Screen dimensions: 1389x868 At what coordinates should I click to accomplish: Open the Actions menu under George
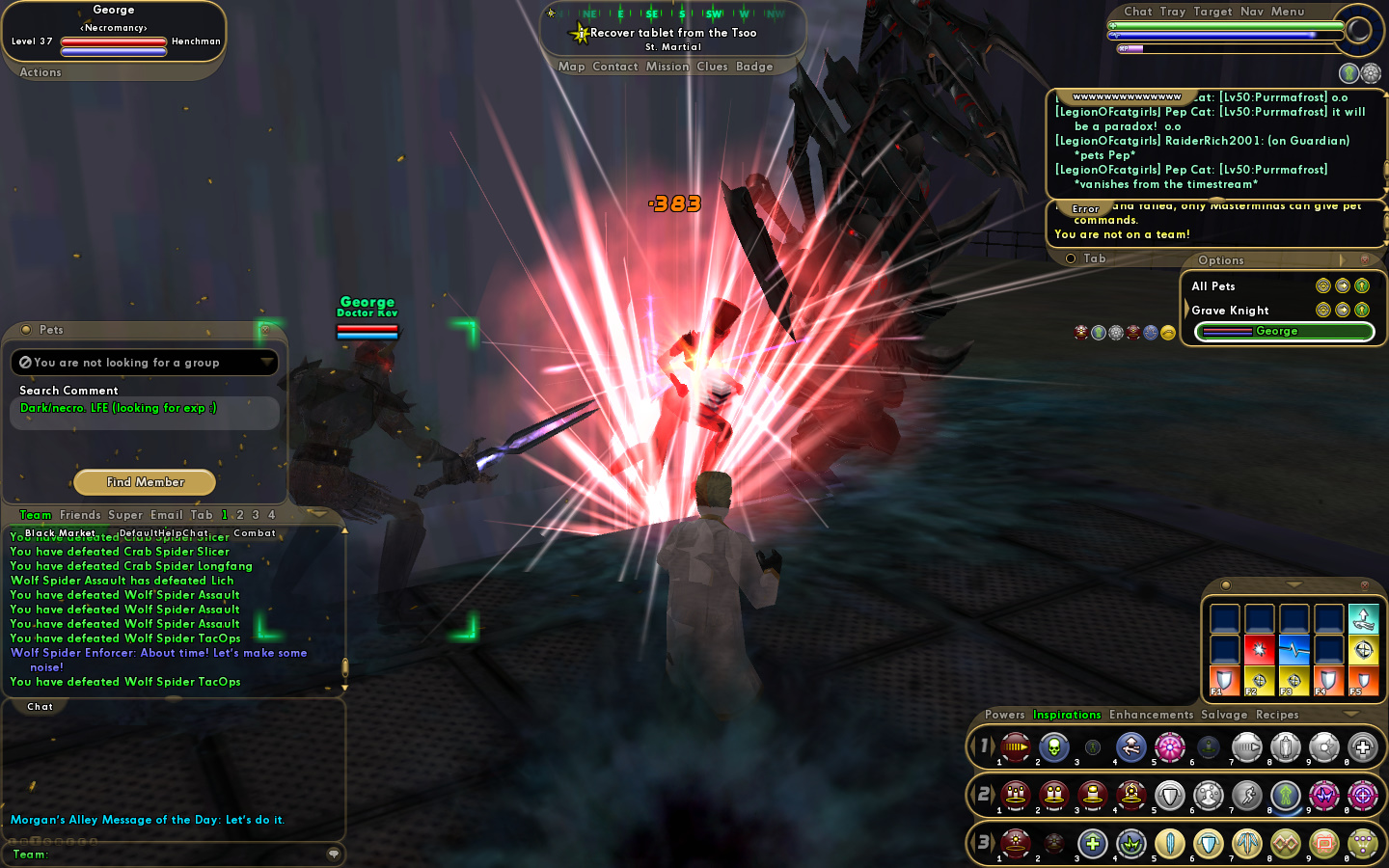pos(41,72)
